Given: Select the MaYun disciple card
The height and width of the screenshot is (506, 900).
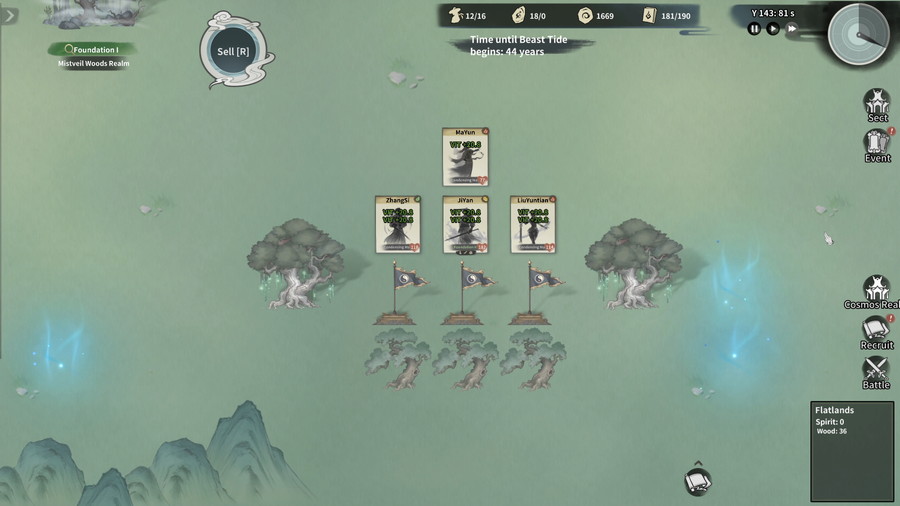Looking at the screenshot, I should pyautogui.click(x=465, y=157).
